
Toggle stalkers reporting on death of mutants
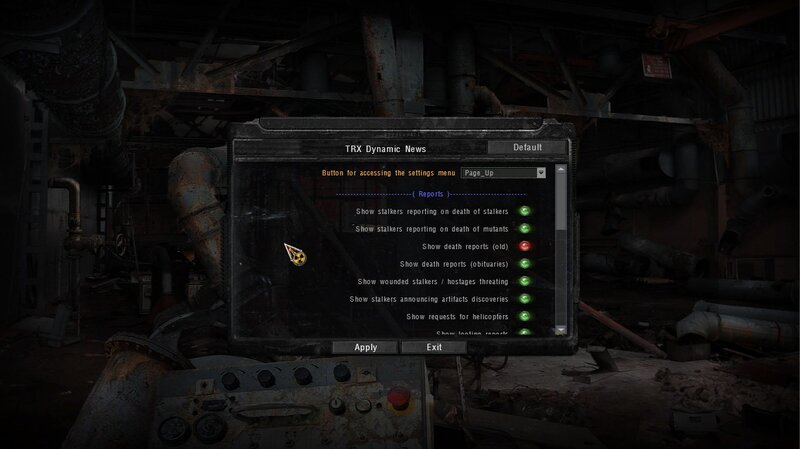click(x=523, y=229)
